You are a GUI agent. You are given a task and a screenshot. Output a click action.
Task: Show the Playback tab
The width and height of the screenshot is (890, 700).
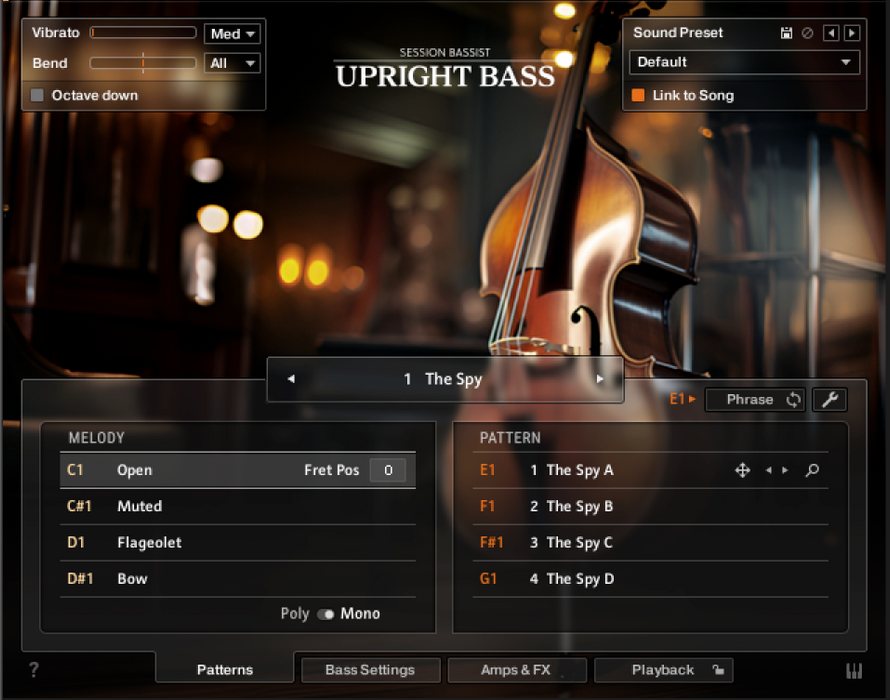(x=663, y=670)
